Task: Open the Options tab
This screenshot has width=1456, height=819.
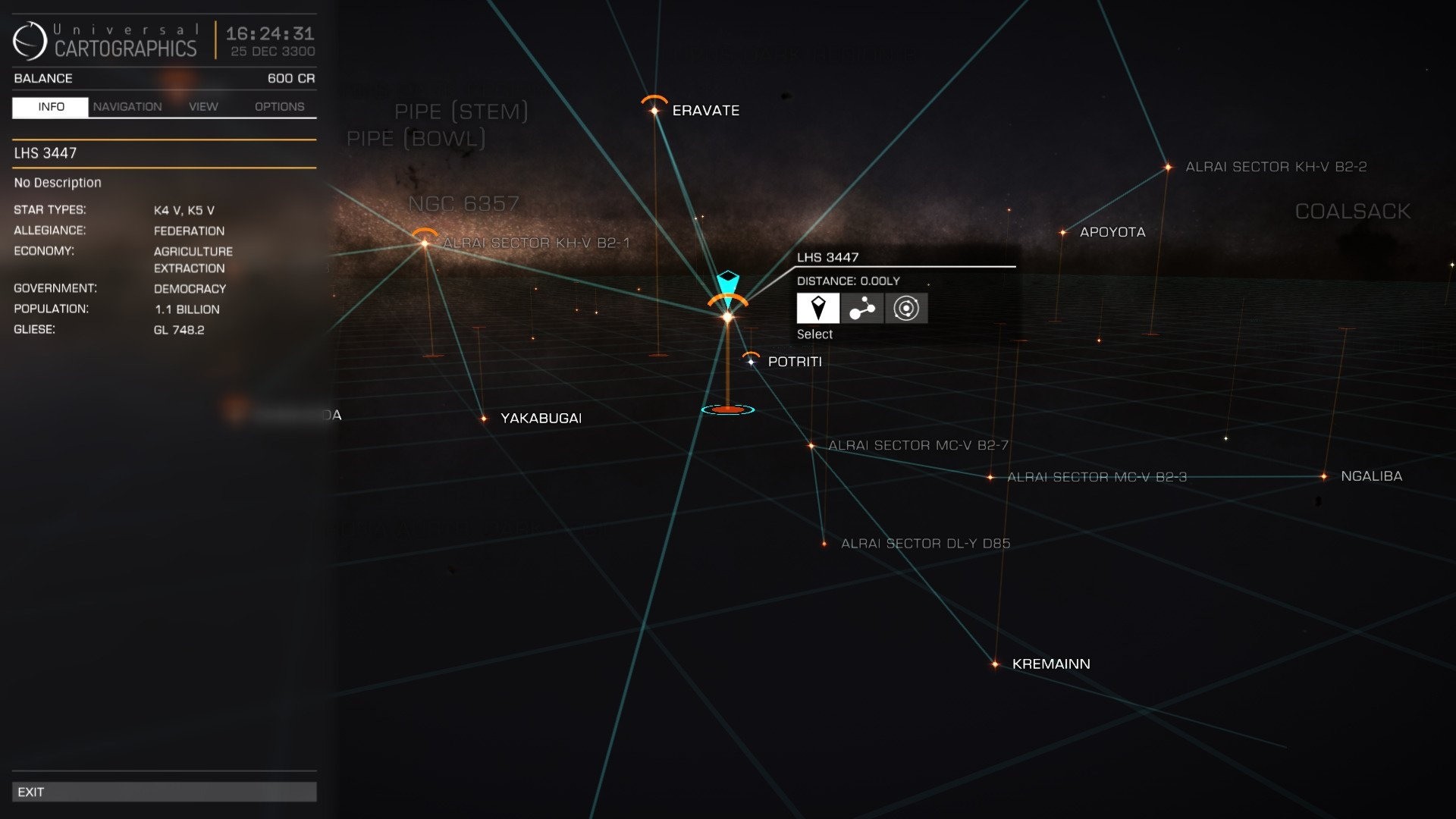Action: 278,106
